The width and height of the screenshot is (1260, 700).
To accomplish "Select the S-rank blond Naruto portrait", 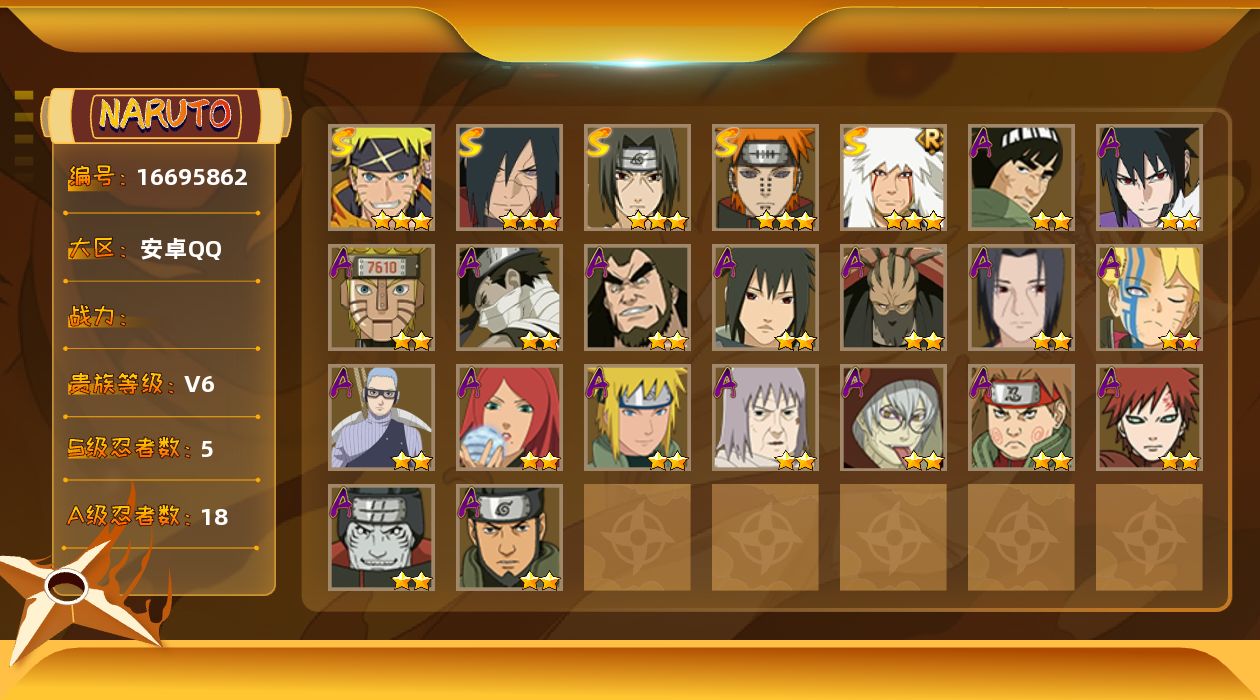I will (381, 178).
